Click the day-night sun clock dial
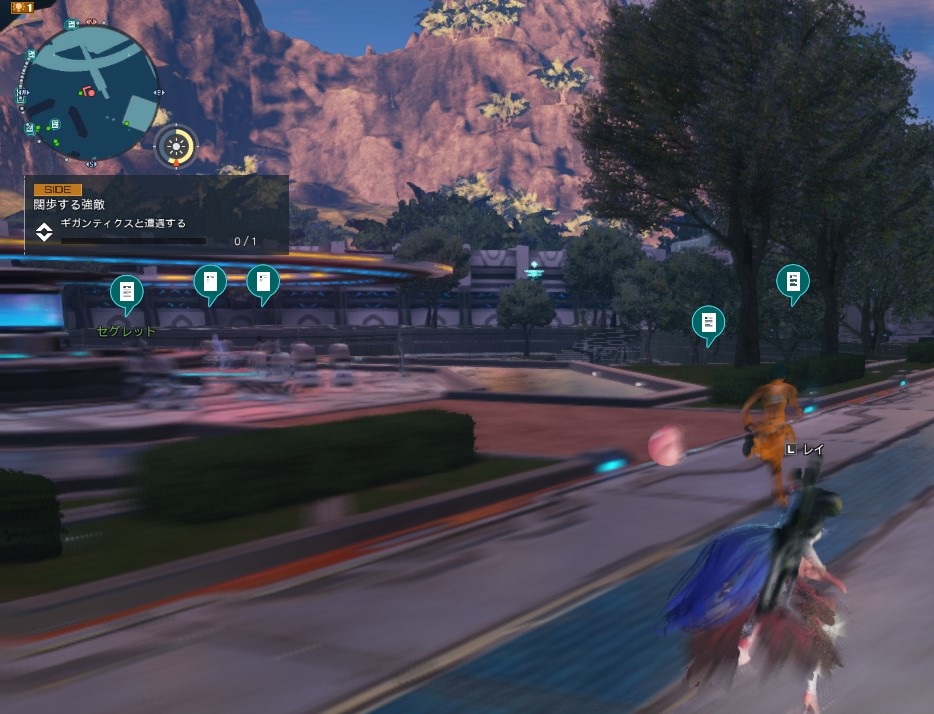The width and height of the screenshot is (934, 714). click(177, 144)
